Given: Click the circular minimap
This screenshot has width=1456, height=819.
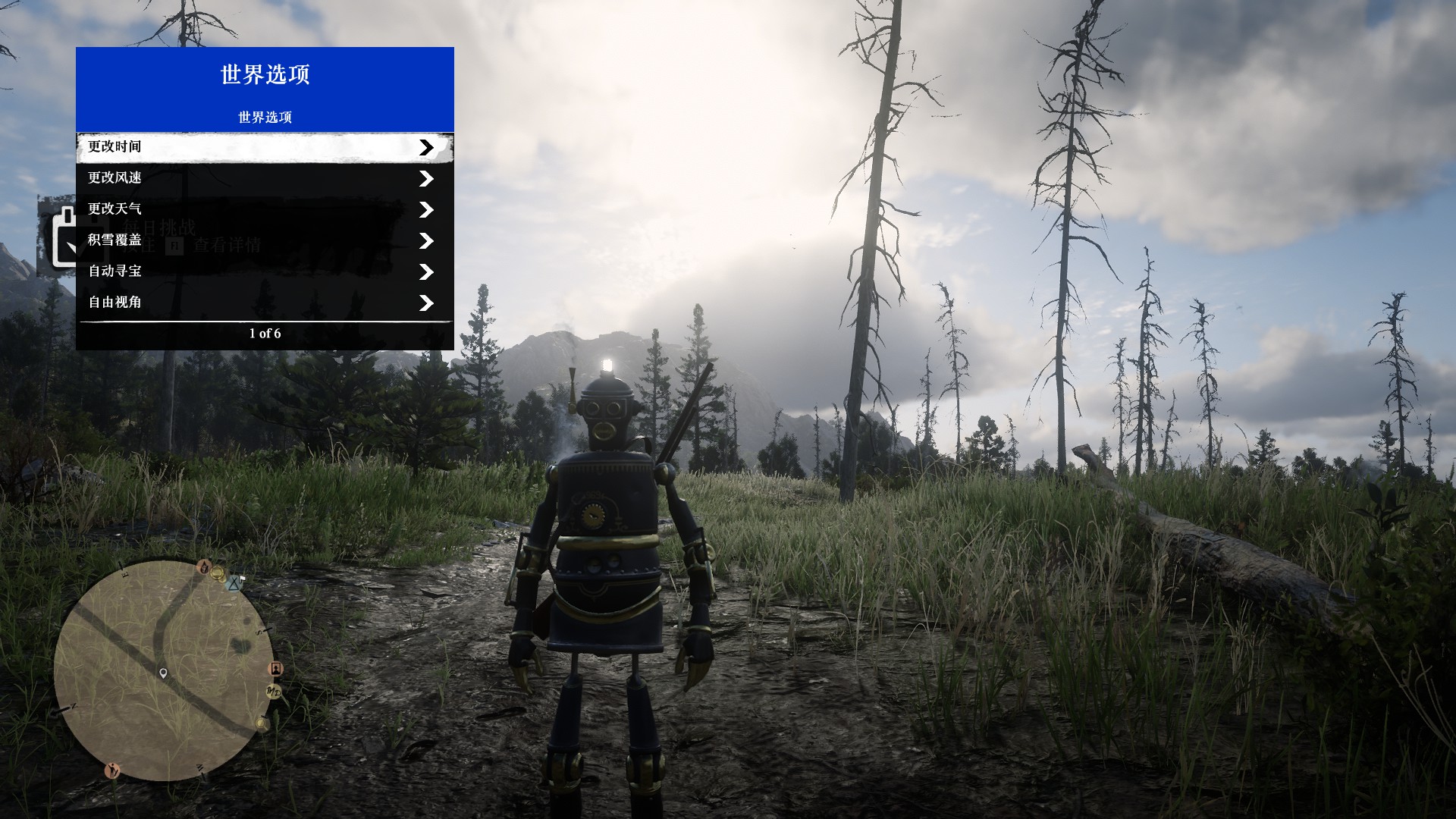Looking at the screenshot, I should 163,671.
